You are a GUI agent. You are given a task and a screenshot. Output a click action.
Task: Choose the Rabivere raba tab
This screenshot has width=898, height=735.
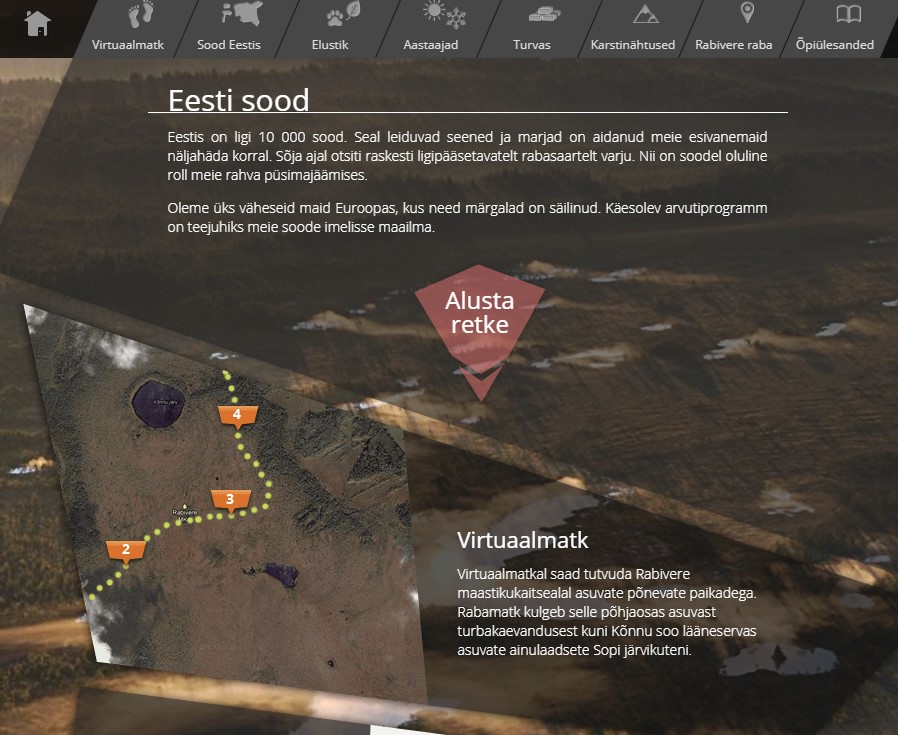pos(734,28)
